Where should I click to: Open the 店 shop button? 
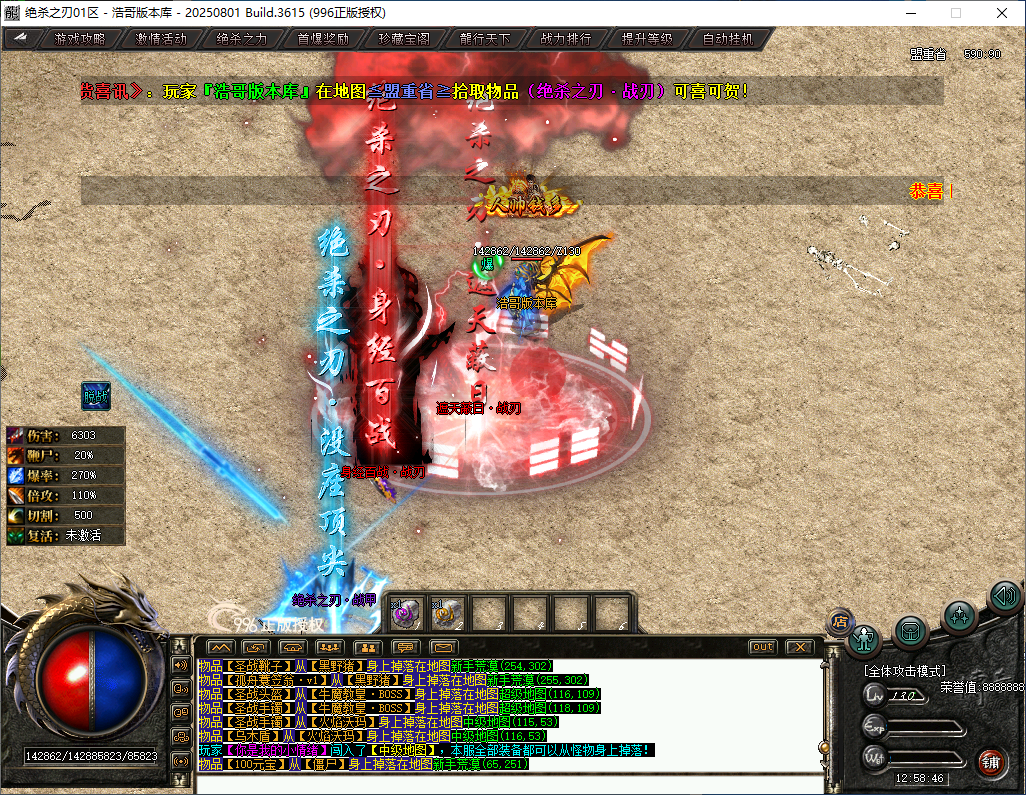(839, 621)
